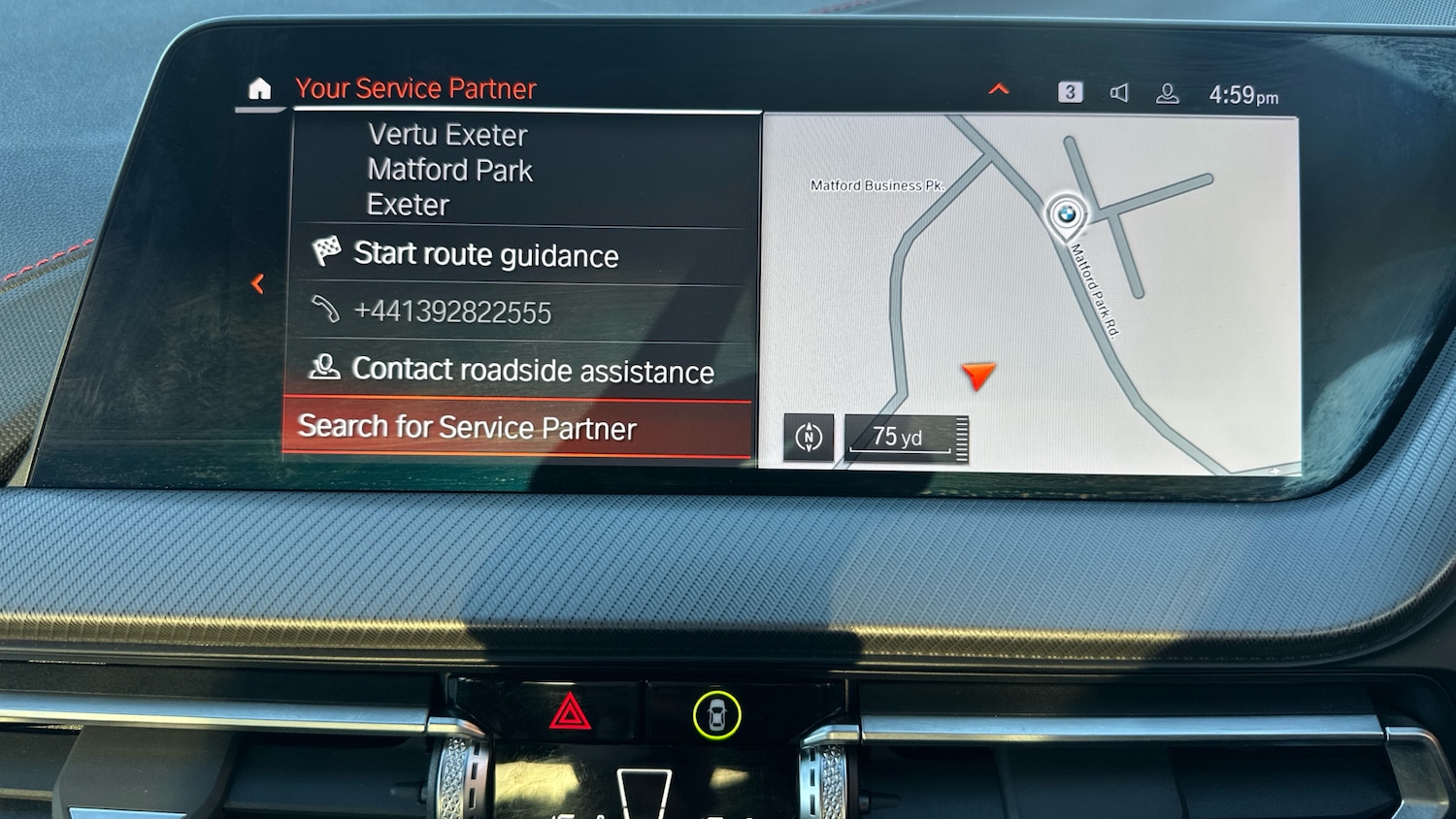1456x819 pixels.
Task: Activate the vehicle status button below the screen
Action: 715,716
